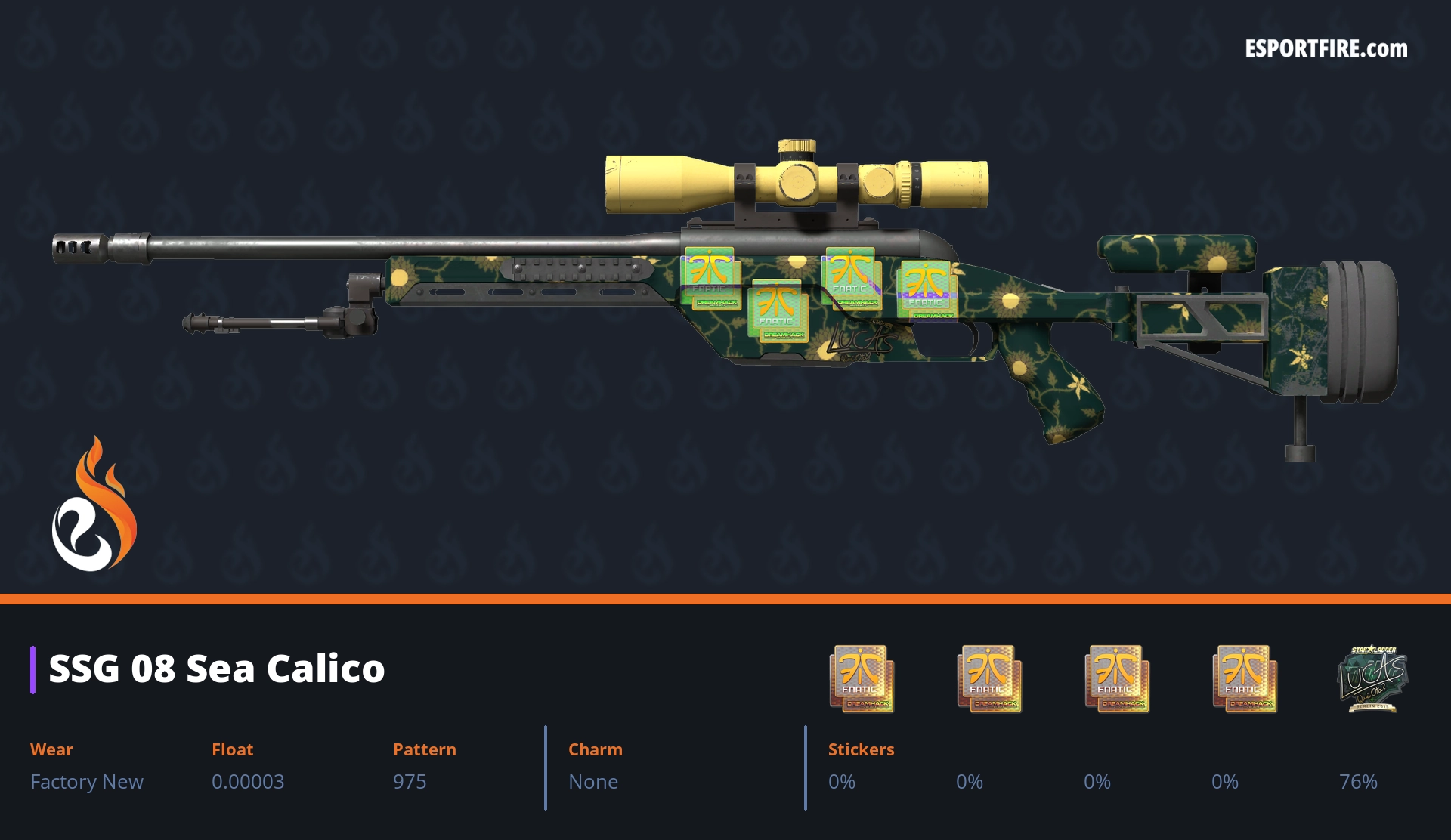Select the Lucas StarLadder sticker icon
The image size is (1451, 840).
(x=1372, y=678)
